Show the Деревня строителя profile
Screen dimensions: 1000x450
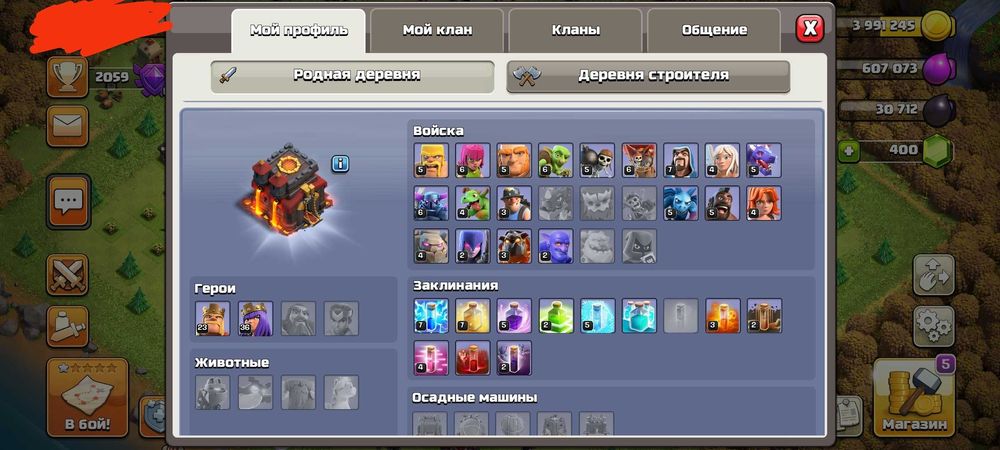648,76
